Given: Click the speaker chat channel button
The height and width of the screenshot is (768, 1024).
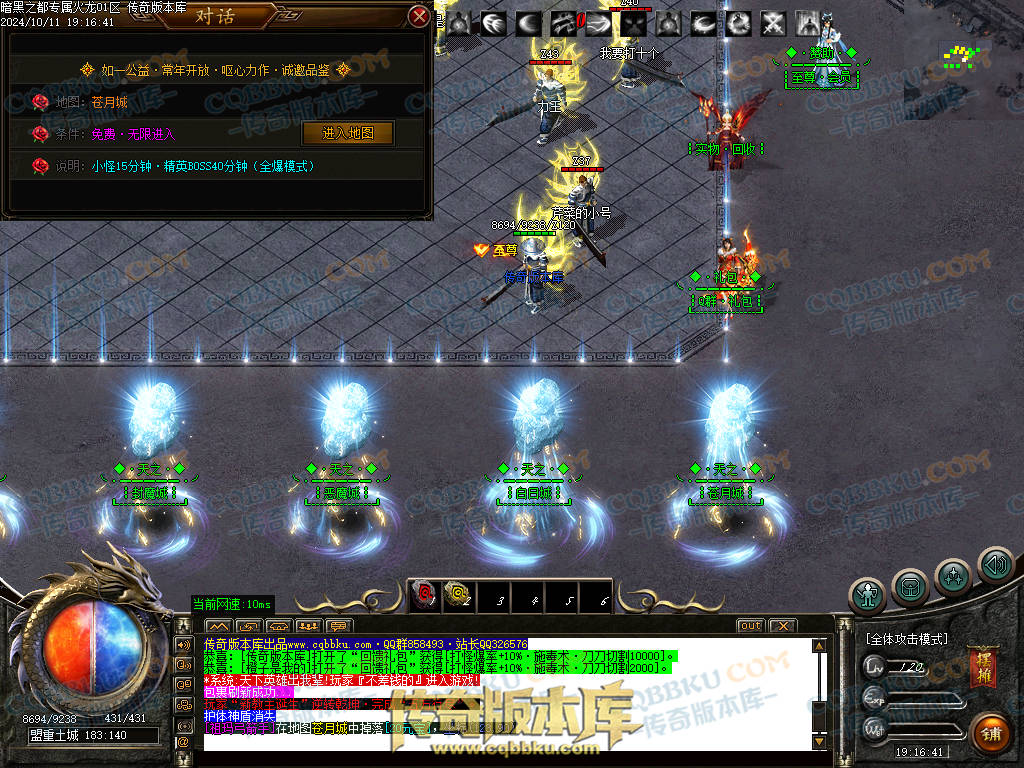Looking at the screenshot, I should pos(184,644).
